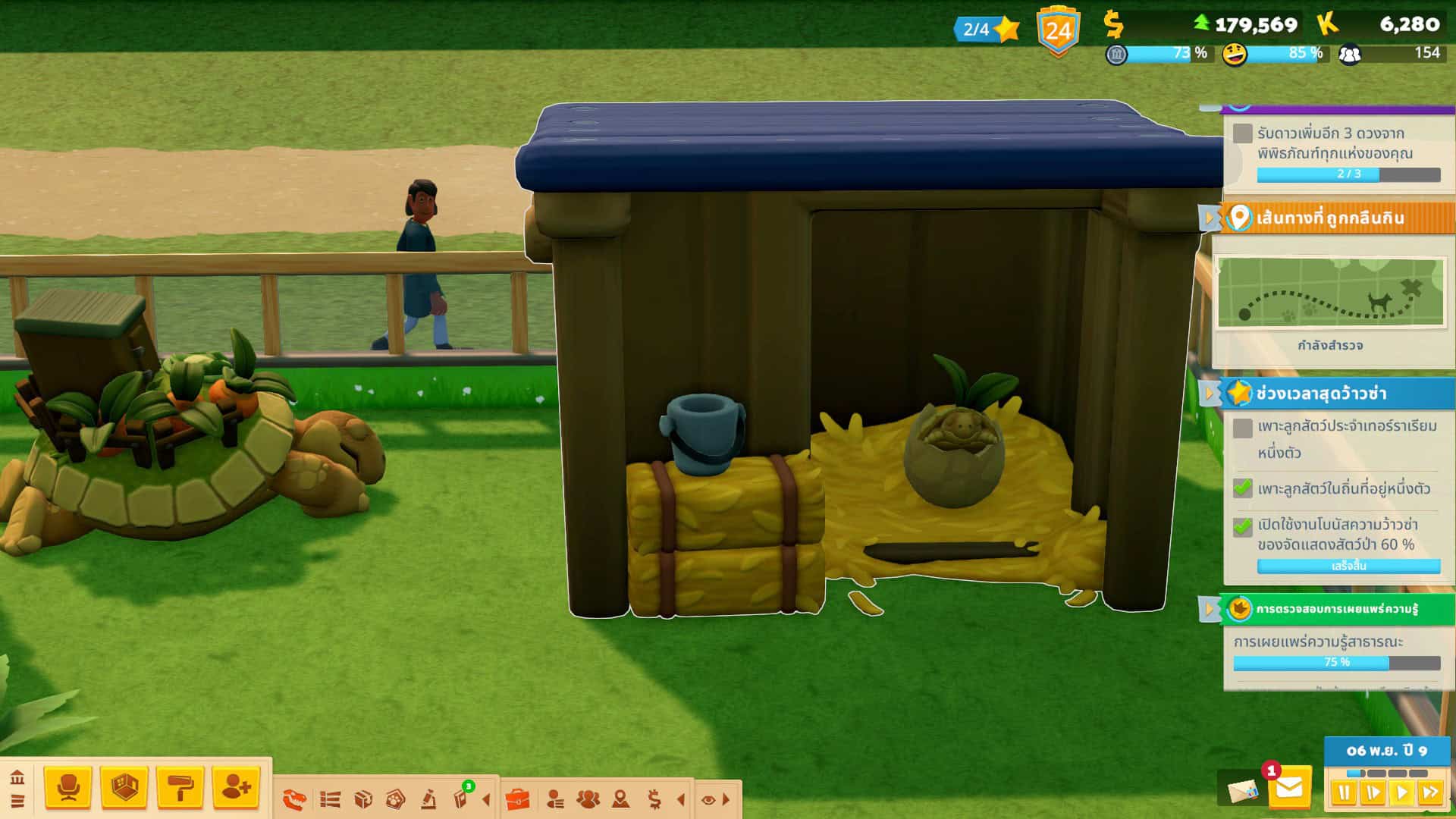The image size is (1456, 819).
Task: Select the paint roller decoration tool
Action: (x=180, y=787)
